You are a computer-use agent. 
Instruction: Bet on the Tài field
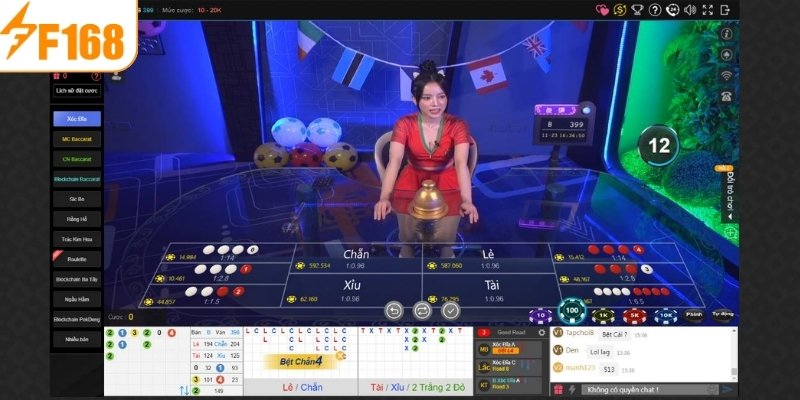click(489, 290)
